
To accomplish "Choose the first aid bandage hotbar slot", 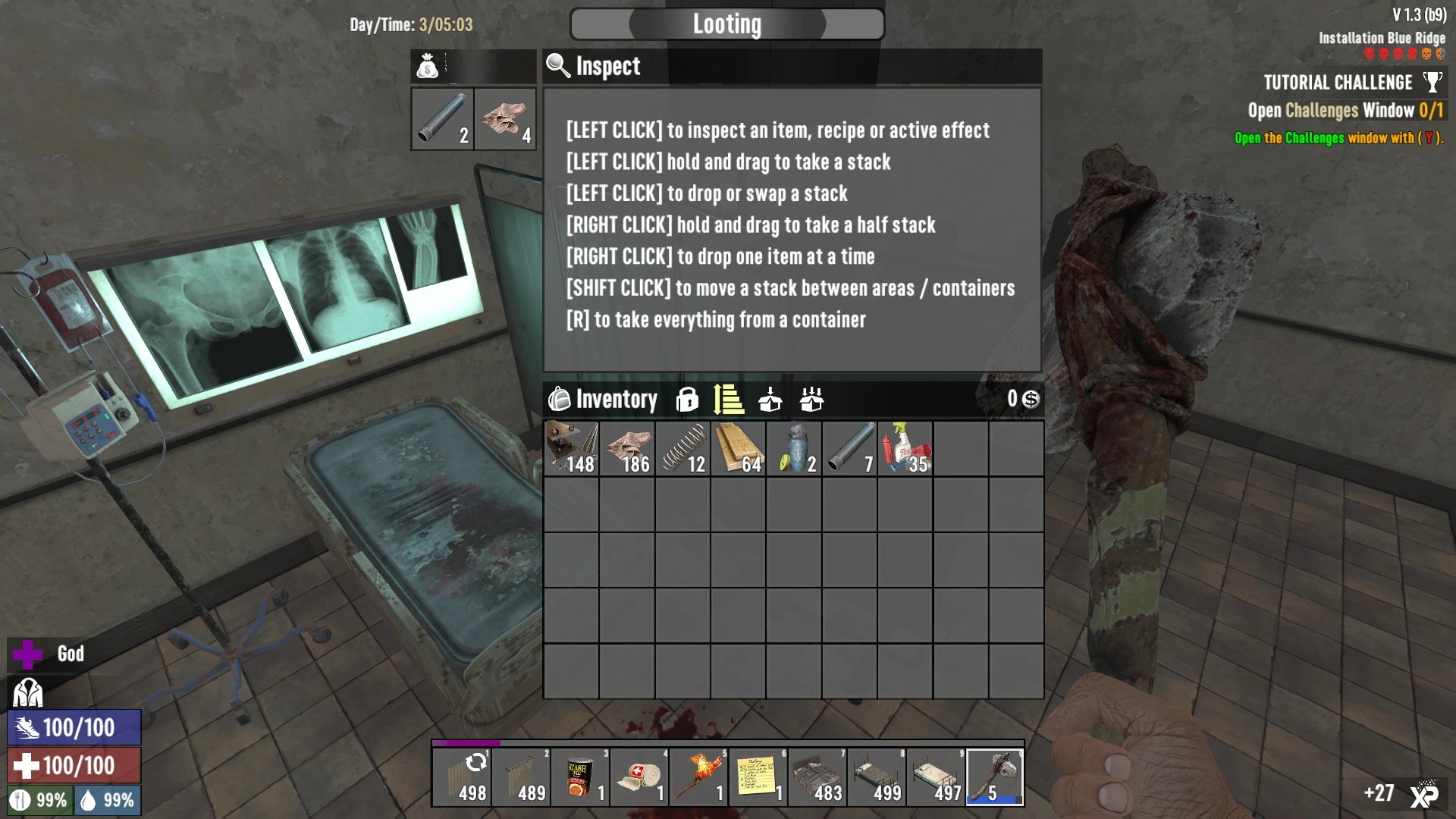I will pyautogui.click(x=640, y=777).
